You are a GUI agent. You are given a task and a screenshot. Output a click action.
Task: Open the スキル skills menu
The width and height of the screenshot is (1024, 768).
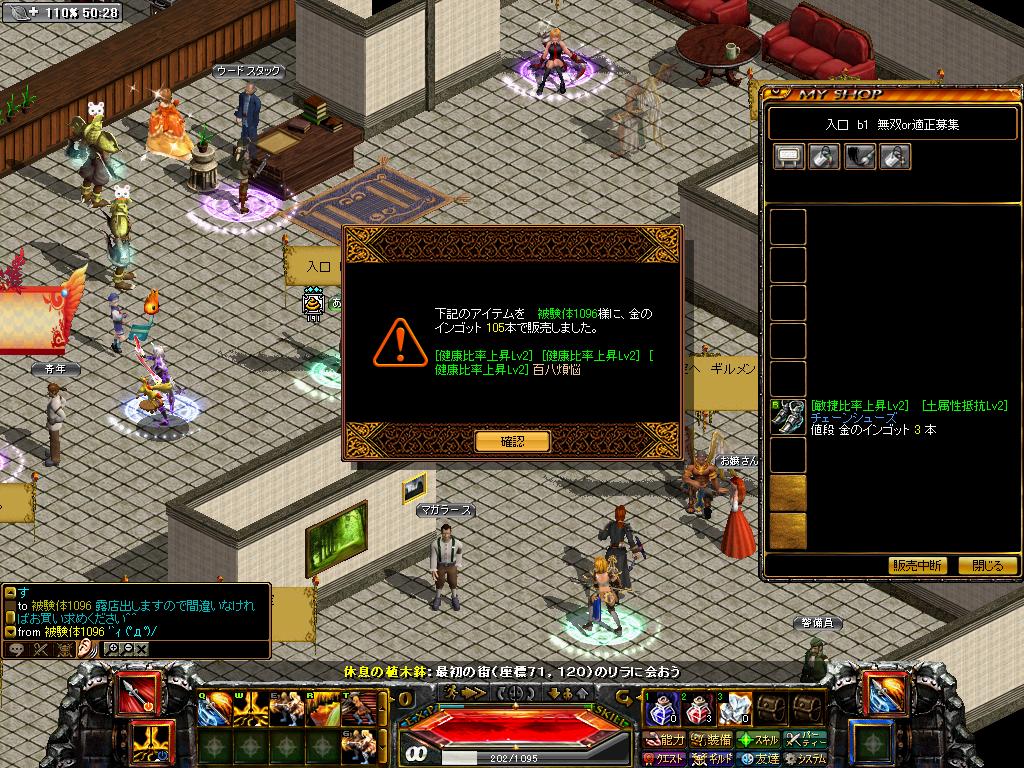(759, 741)
